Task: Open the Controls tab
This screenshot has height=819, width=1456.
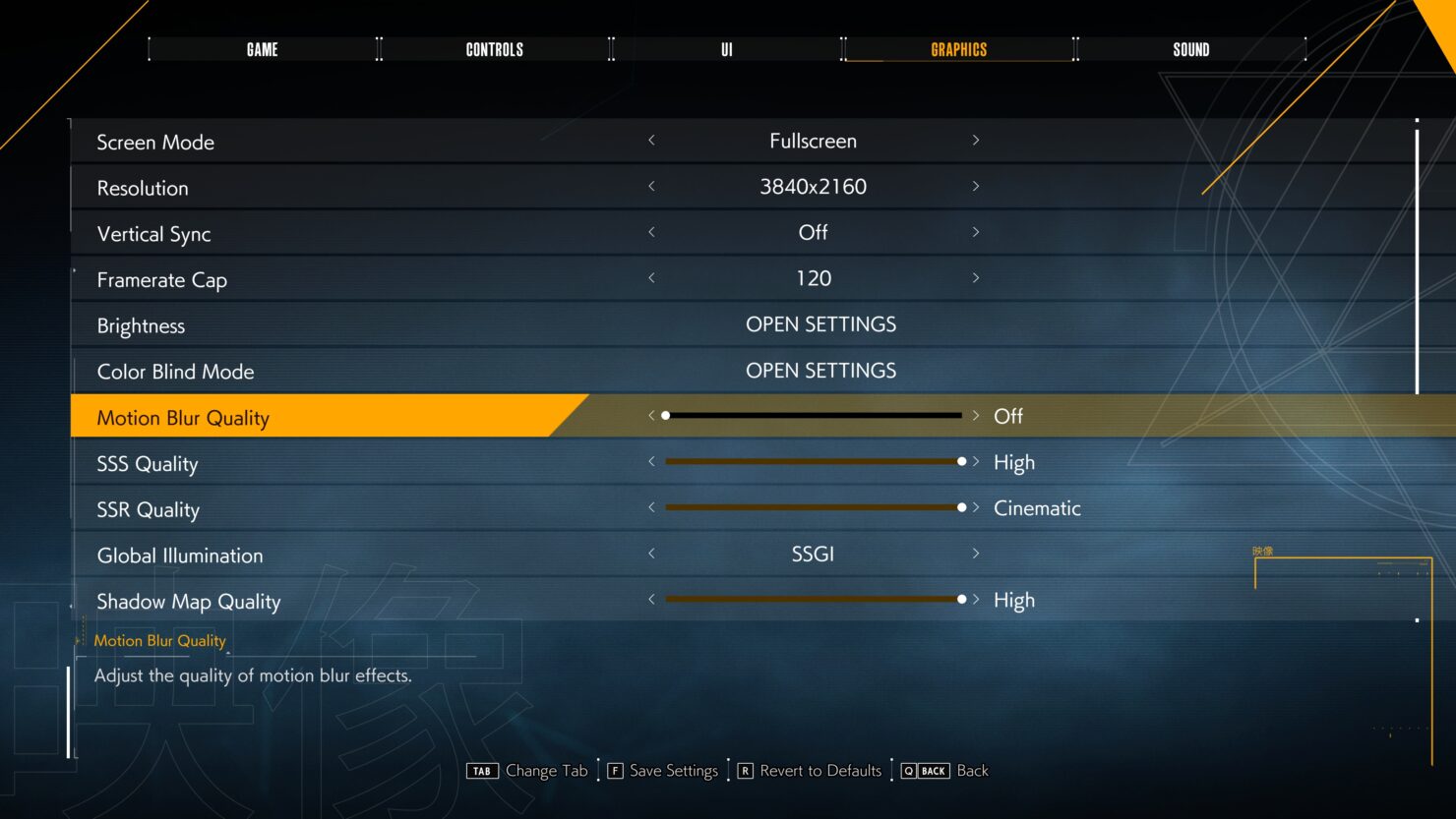Action: 494,49
